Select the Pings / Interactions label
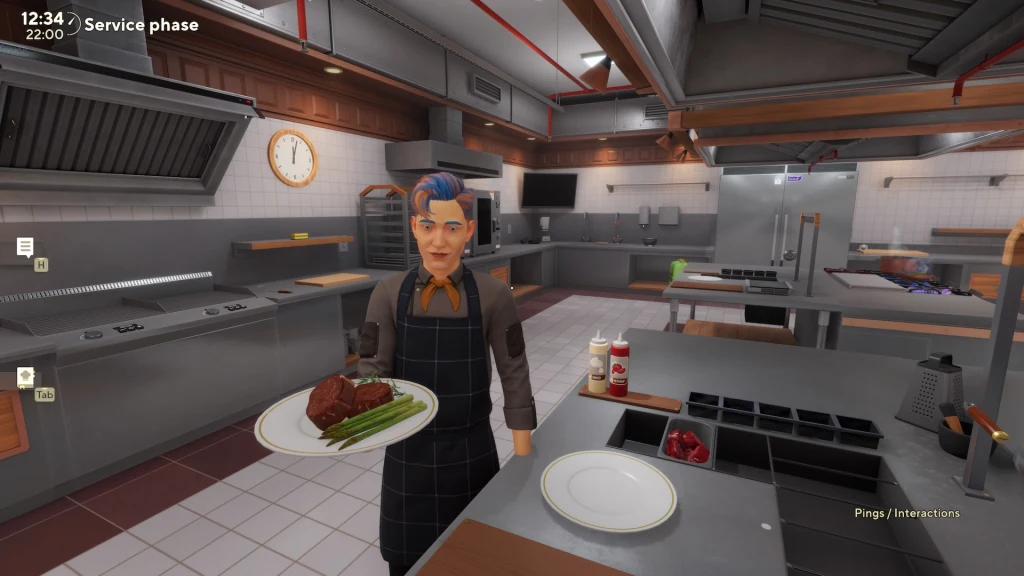Image resolution: width=1024 pixels, height=576 pixels. (906, 513)
